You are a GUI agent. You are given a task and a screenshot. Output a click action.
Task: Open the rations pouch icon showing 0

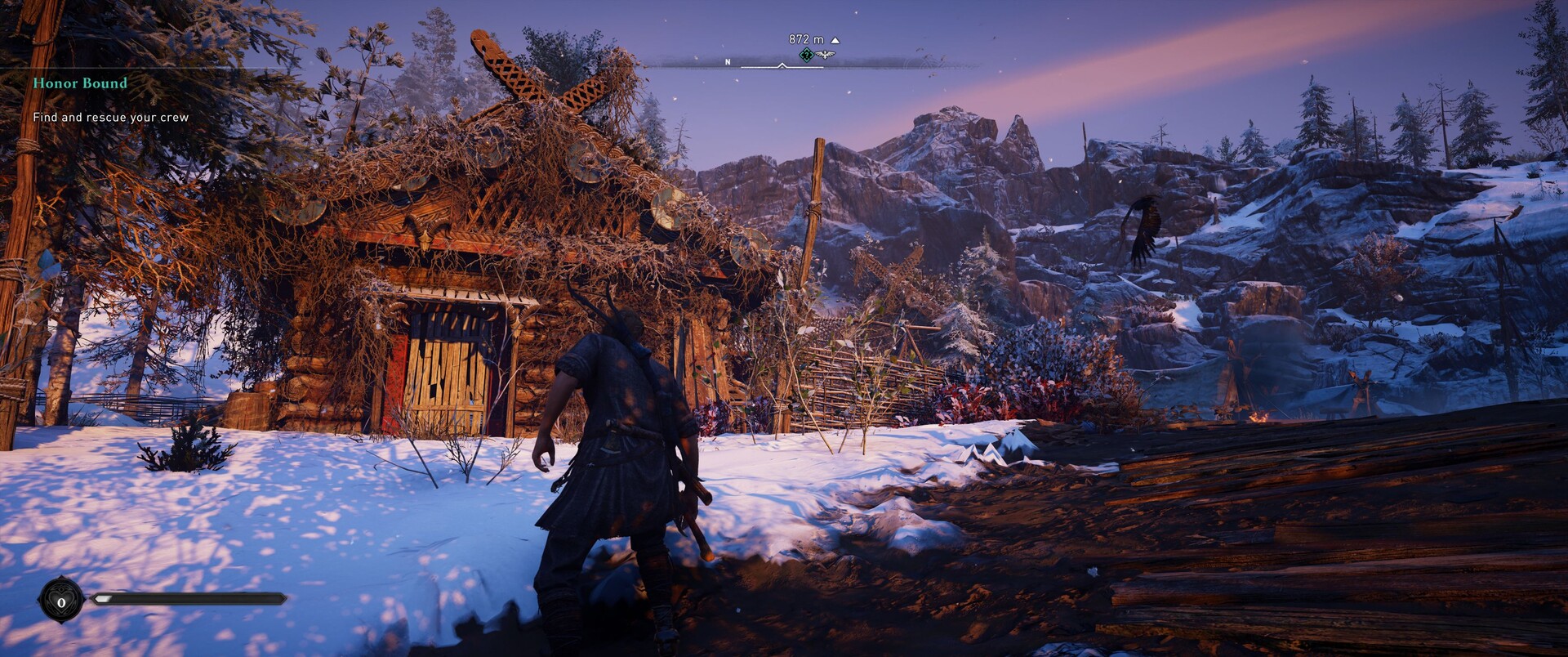pos(61,601)
